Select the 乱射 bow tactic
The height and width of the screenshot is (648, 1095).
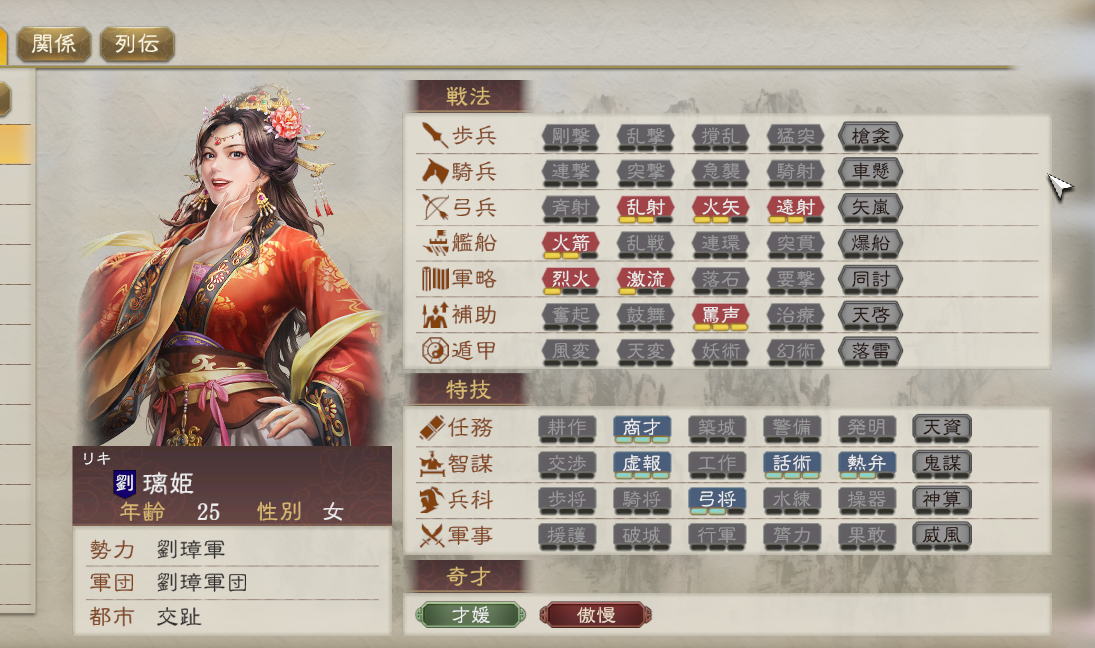645,207
